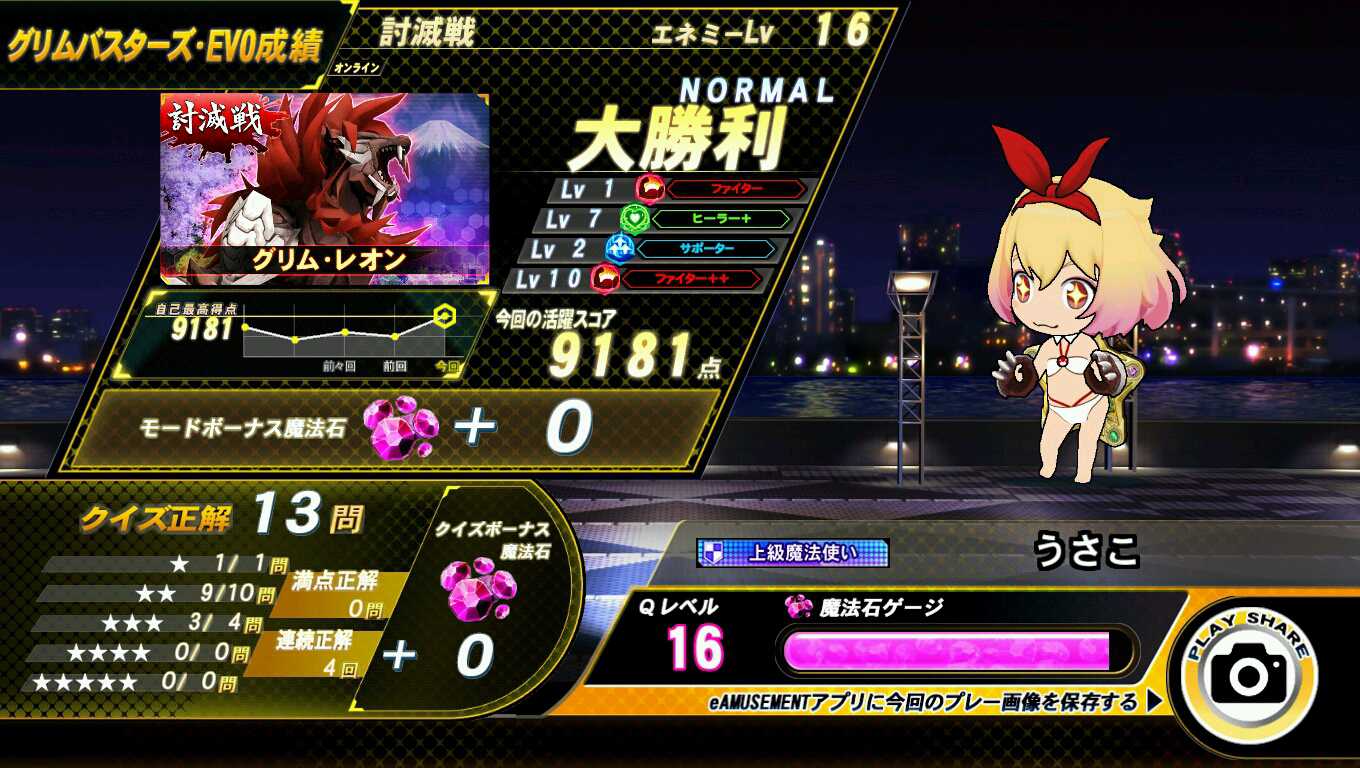Viewport: 1360px width, 768px height.
Task: Select the グリム・レオン boss thumbnail
Action: click(325, 188)
